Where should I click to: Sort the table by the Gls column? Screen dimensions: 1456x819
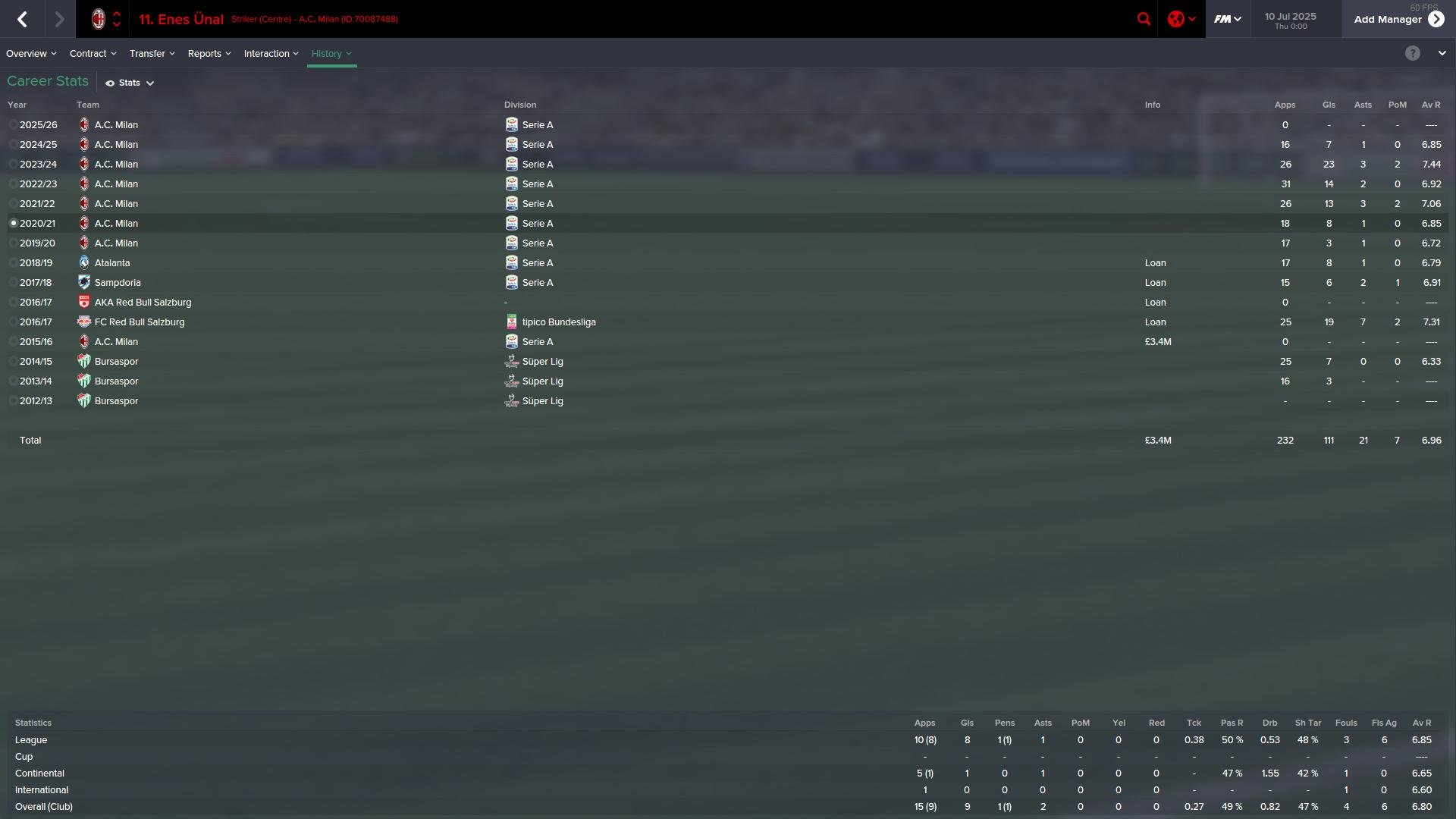point(1329,105)
